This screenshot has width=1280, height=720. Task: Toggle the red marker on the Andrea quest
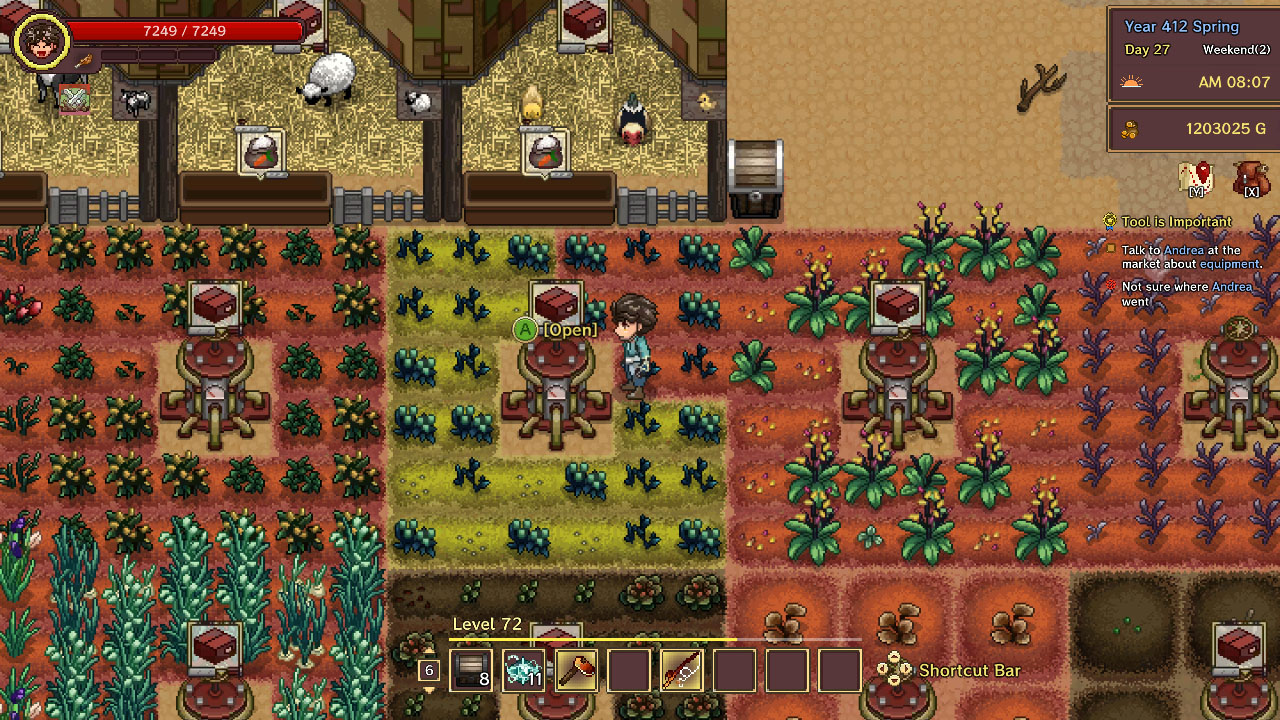click(x=1109, y=286)
